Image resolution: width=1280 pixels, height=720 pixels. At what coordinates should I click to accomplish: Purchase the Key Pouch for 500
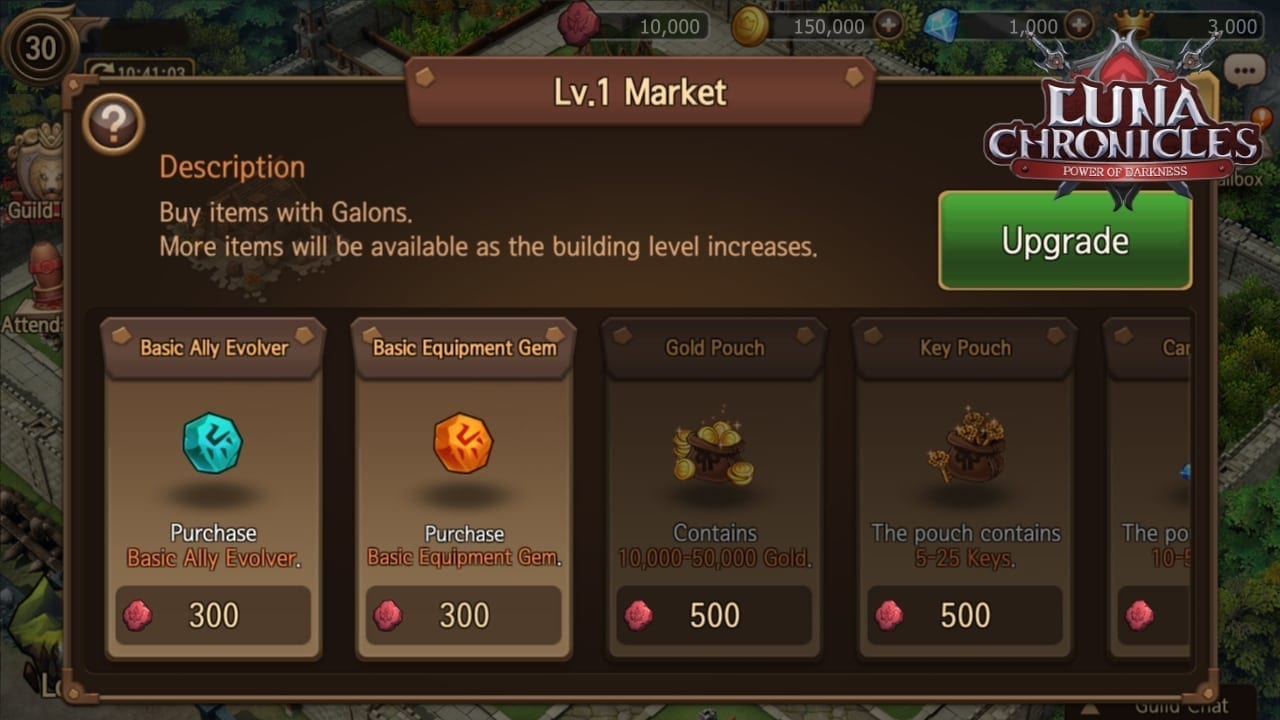pos(964,615)
